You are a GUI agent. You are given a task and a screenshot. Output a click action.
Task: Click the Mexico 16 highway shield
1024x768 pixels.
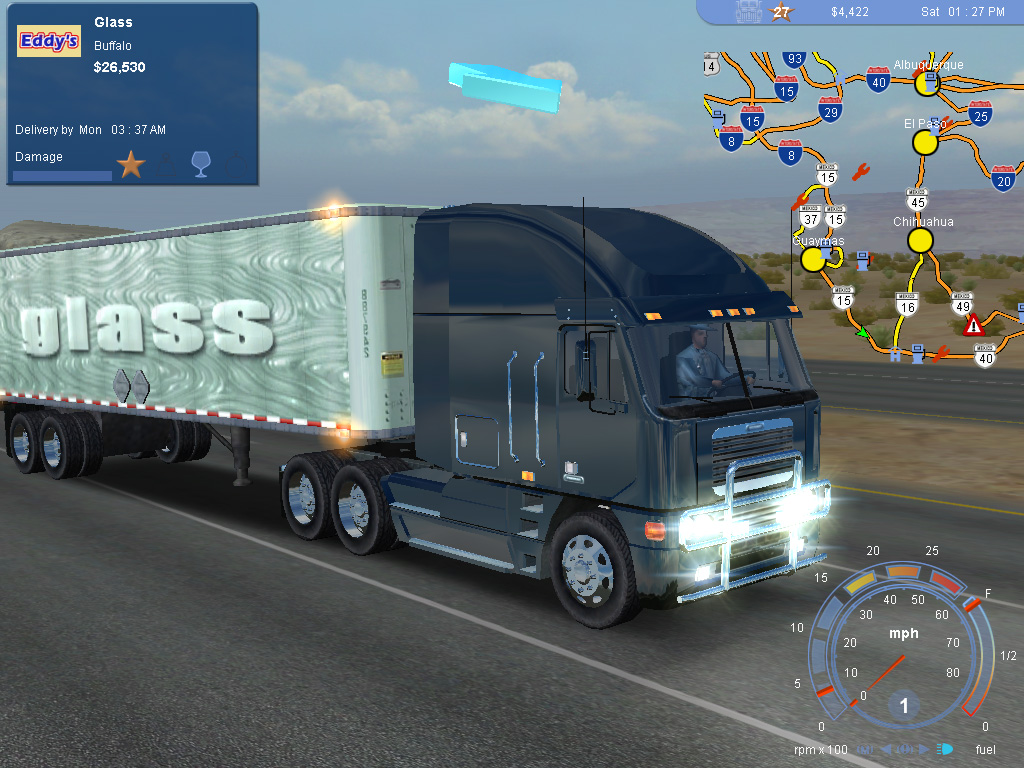(x=907, y=303)
